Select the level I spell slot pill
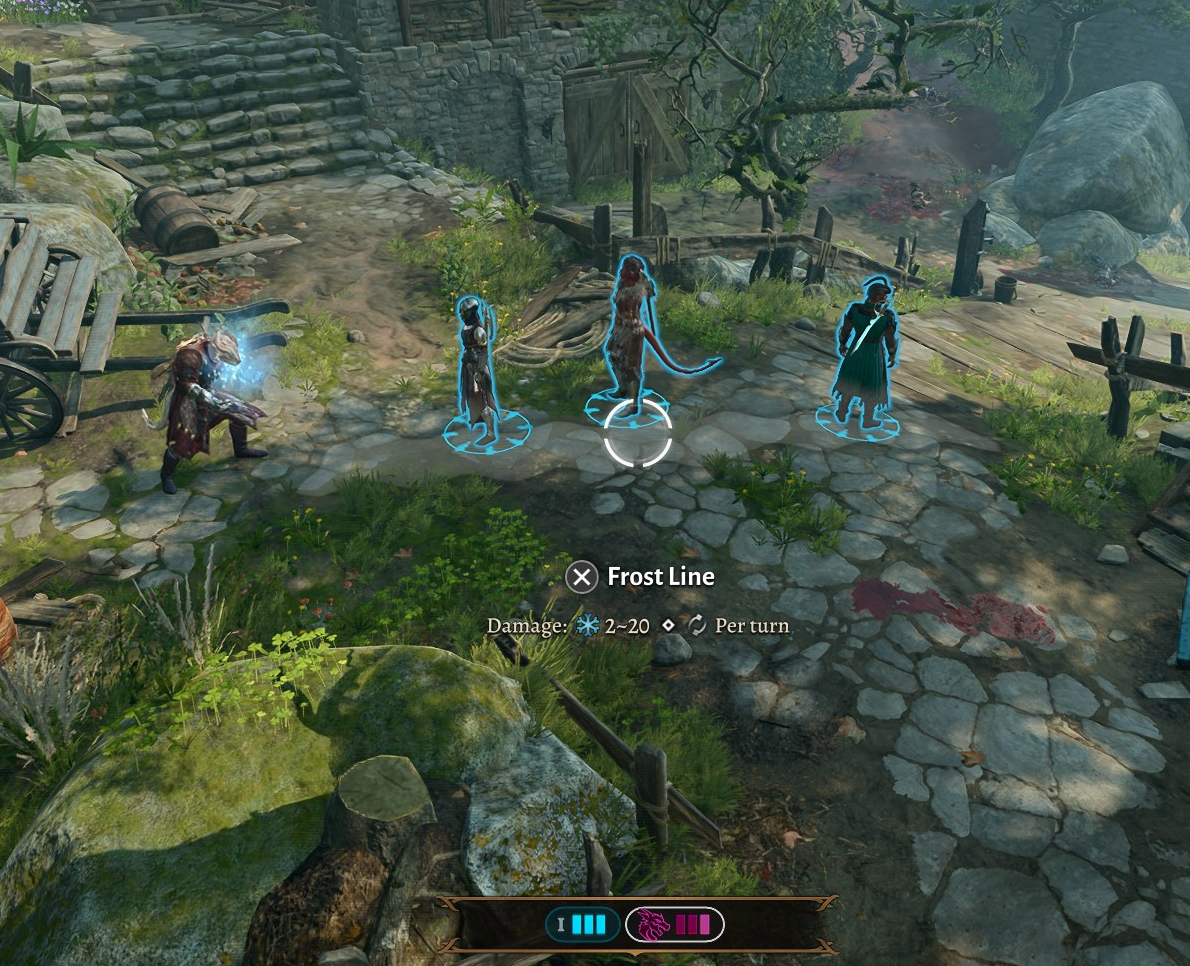Image resolution: width=1190 pixels, height=966 pixels. coord(582,924)
